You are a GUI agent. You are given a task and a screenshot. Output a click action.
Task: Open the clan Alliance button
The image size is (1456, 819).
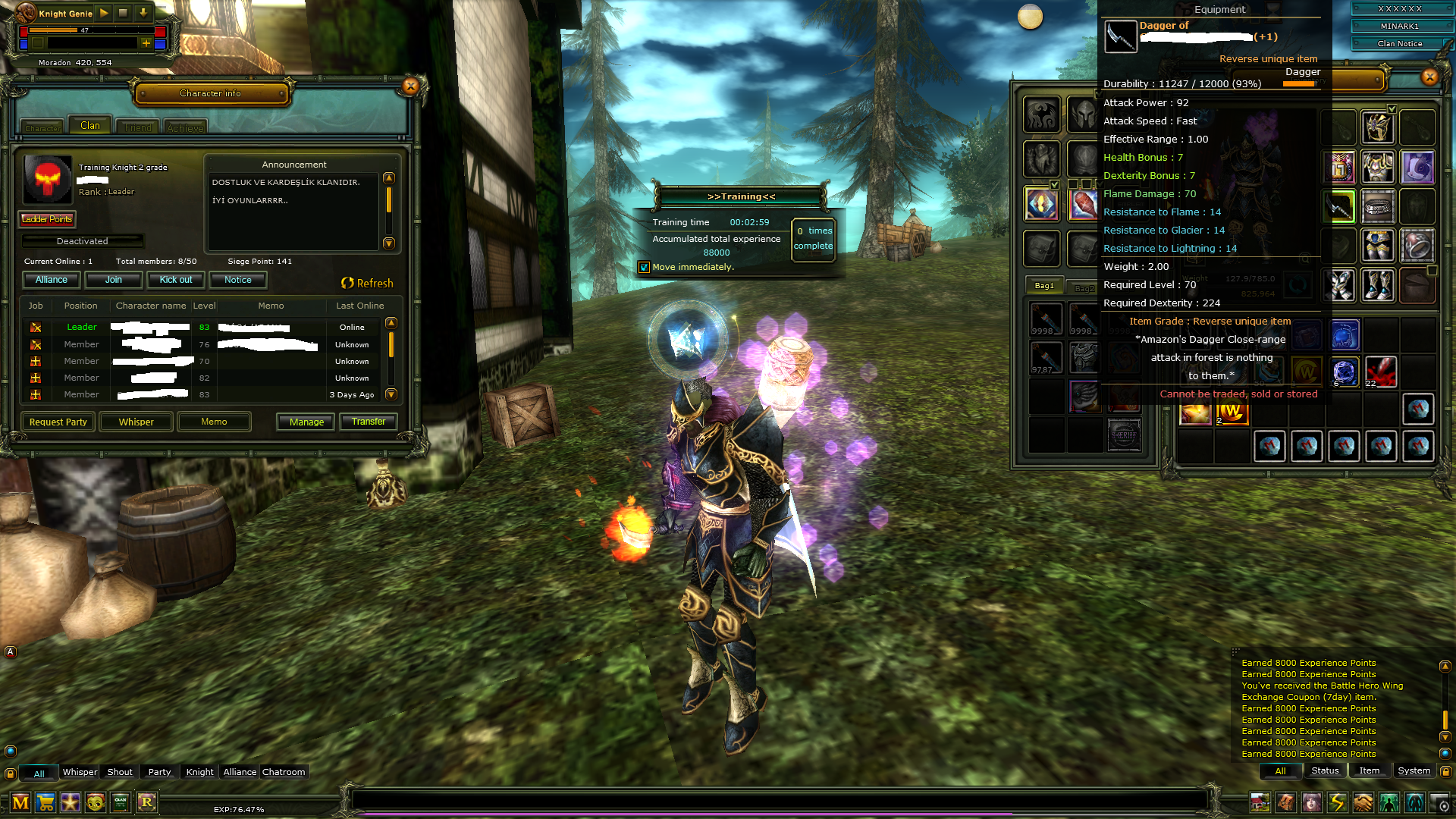pyautogui.click(x=52, y=280)
